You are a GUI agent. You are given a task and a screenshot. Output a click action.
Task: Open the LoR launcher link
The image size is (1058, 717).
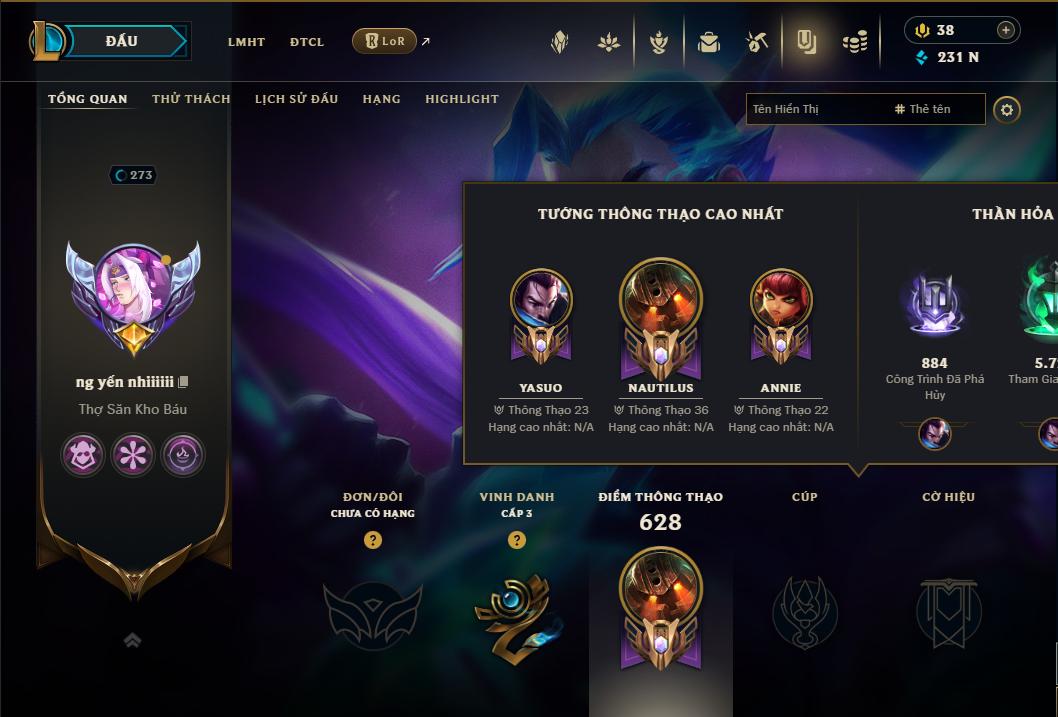(x=385, y=41)
